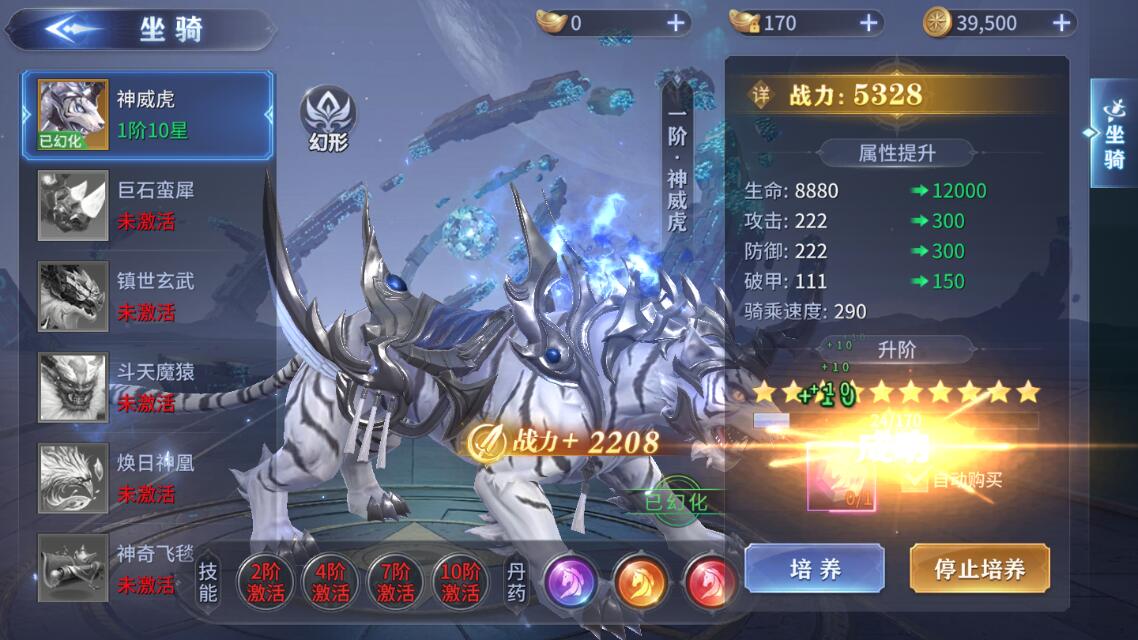The height and width of the screenshot is (640, 1138).
Task: Select the 焕日神凰 mount entry
Action: click(x=146, y=478)
